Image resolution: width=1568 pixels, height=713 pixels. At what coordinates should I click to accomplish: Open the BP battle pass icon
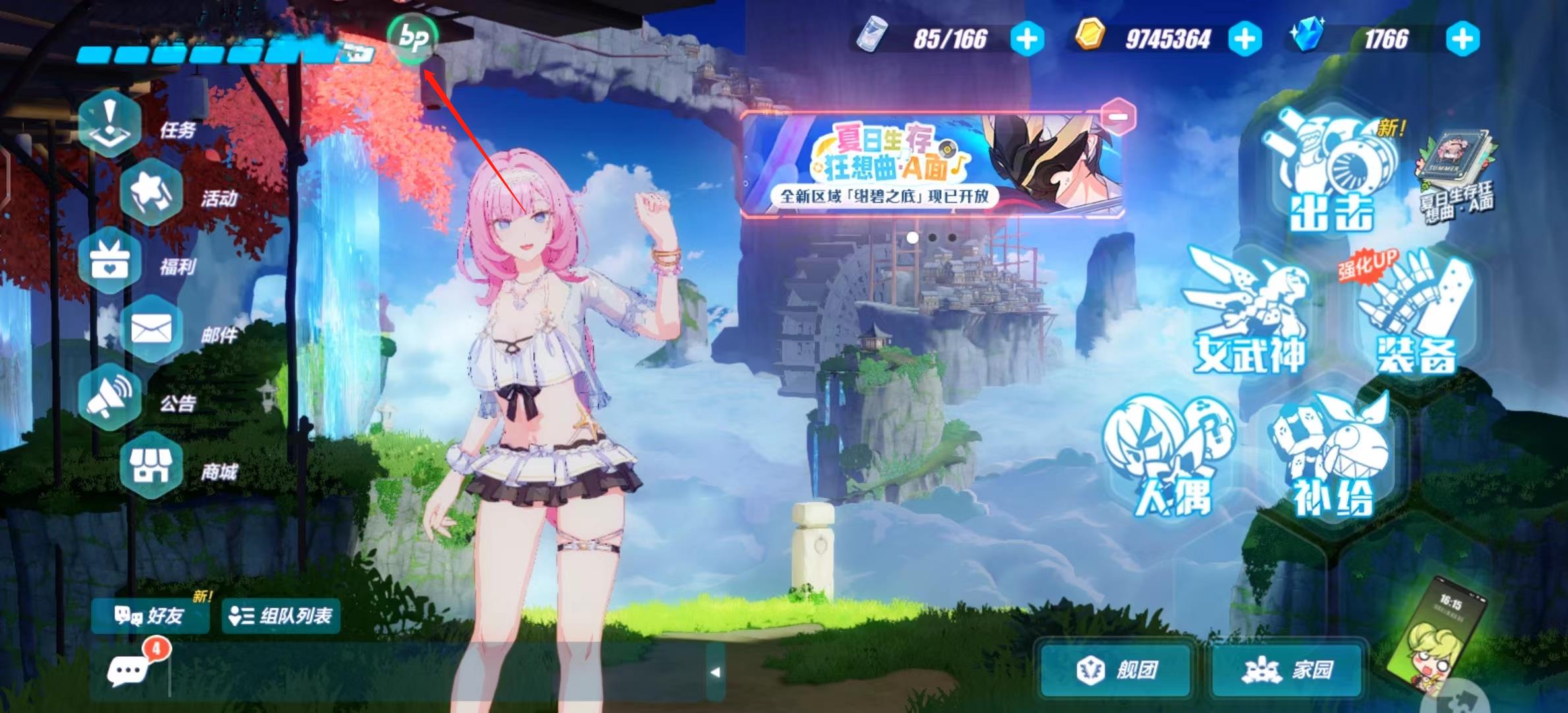[x=412, y=39]
